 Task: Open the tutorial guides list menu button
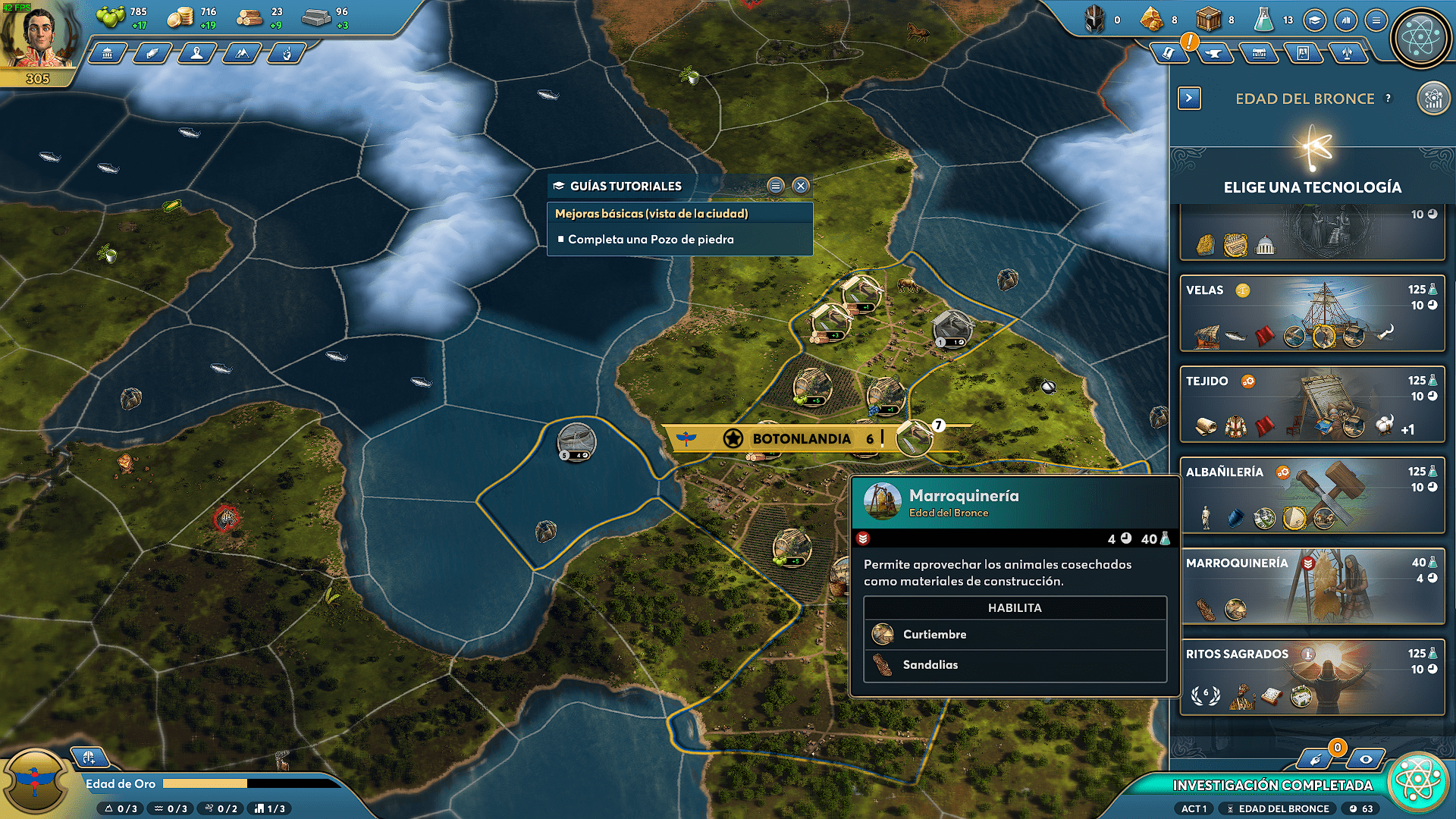[x=775, y=186]
